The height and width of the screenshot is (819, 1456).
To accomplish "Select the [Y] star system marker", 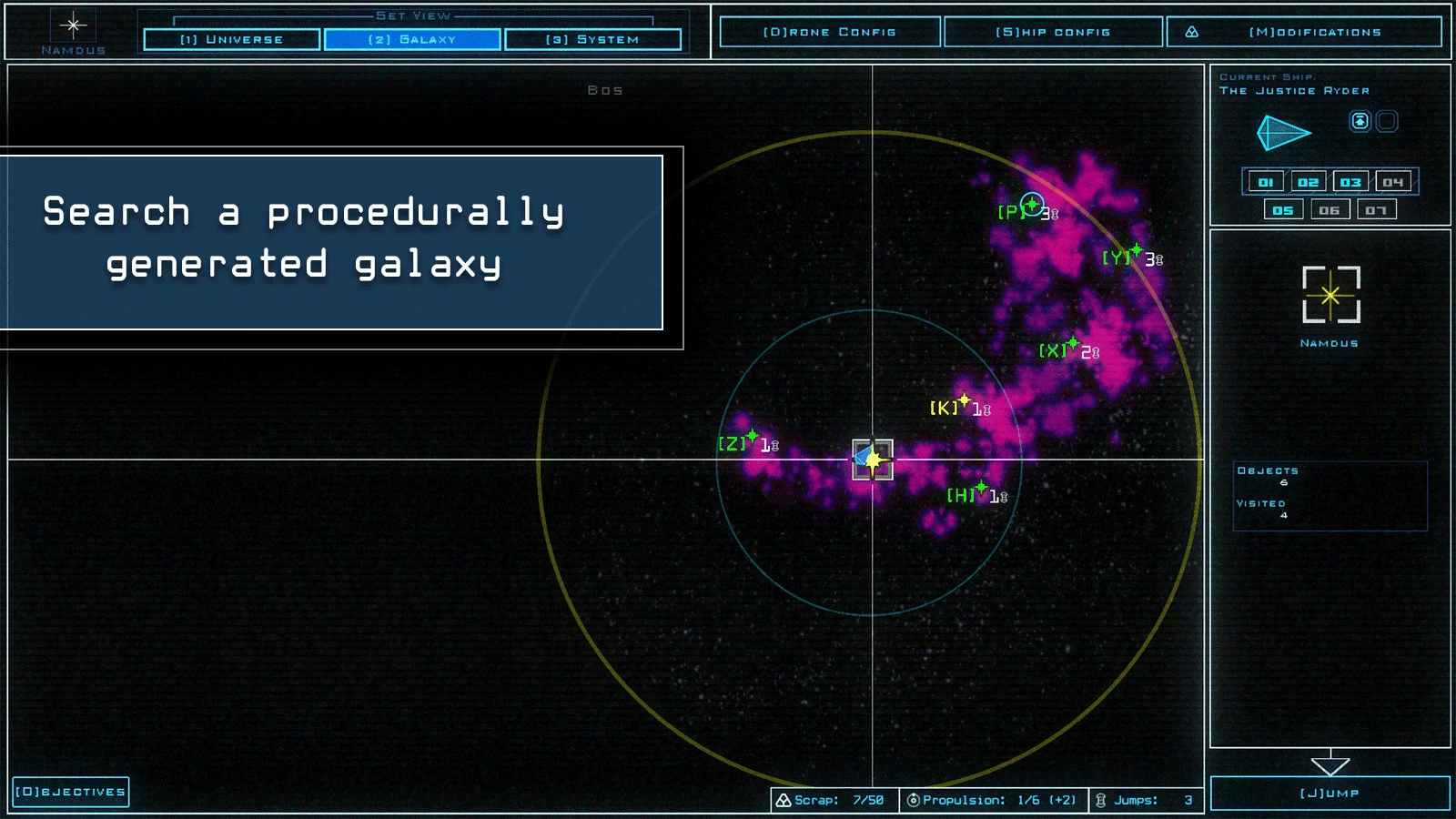I will [x=1137, y=250].
